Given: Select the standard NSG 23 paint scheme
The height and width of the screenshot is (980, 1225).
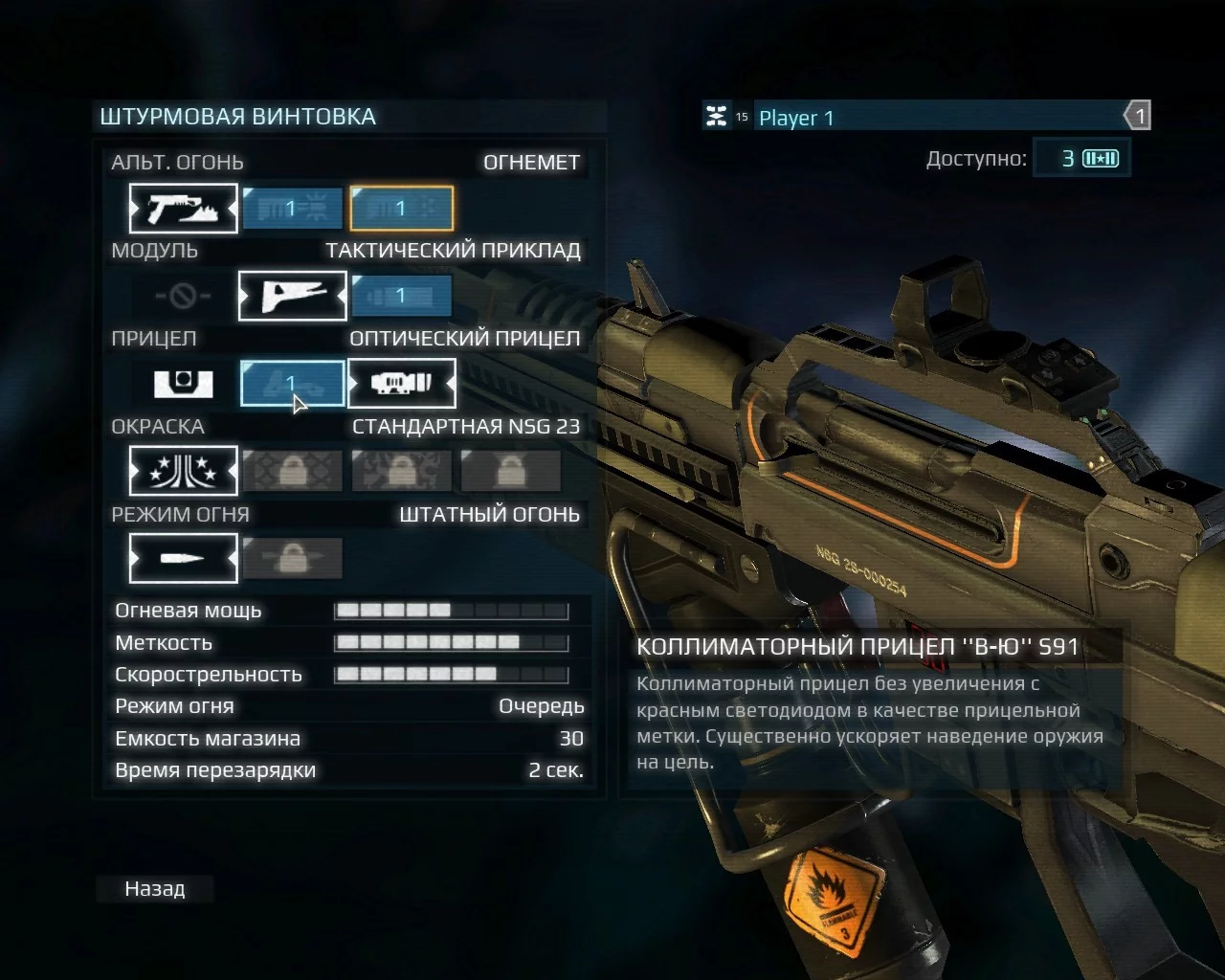Looking at the screenshot, I should tap(183, 471).
